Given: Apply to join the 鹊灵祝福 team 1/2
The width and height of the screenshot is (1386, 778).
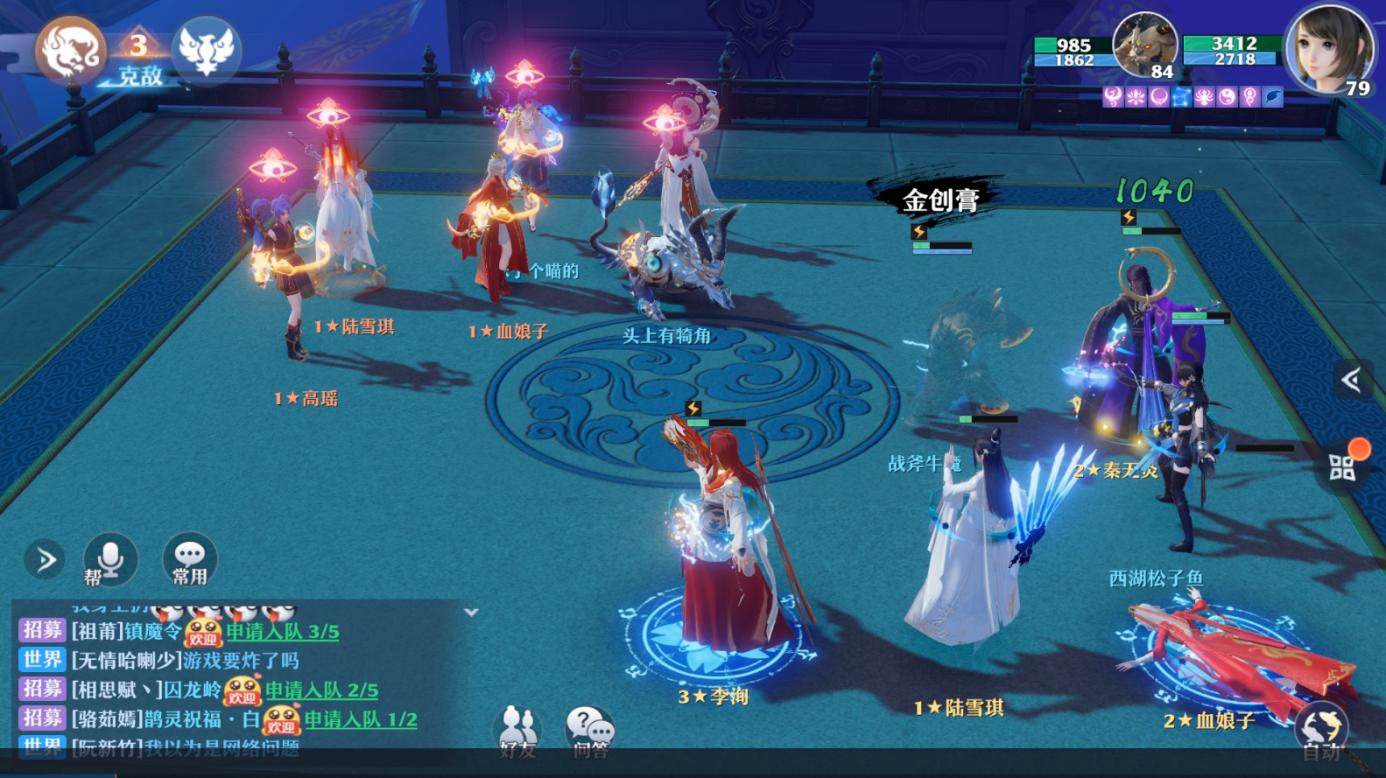Looking at the screenshot, I should click(x=360, y=719).
